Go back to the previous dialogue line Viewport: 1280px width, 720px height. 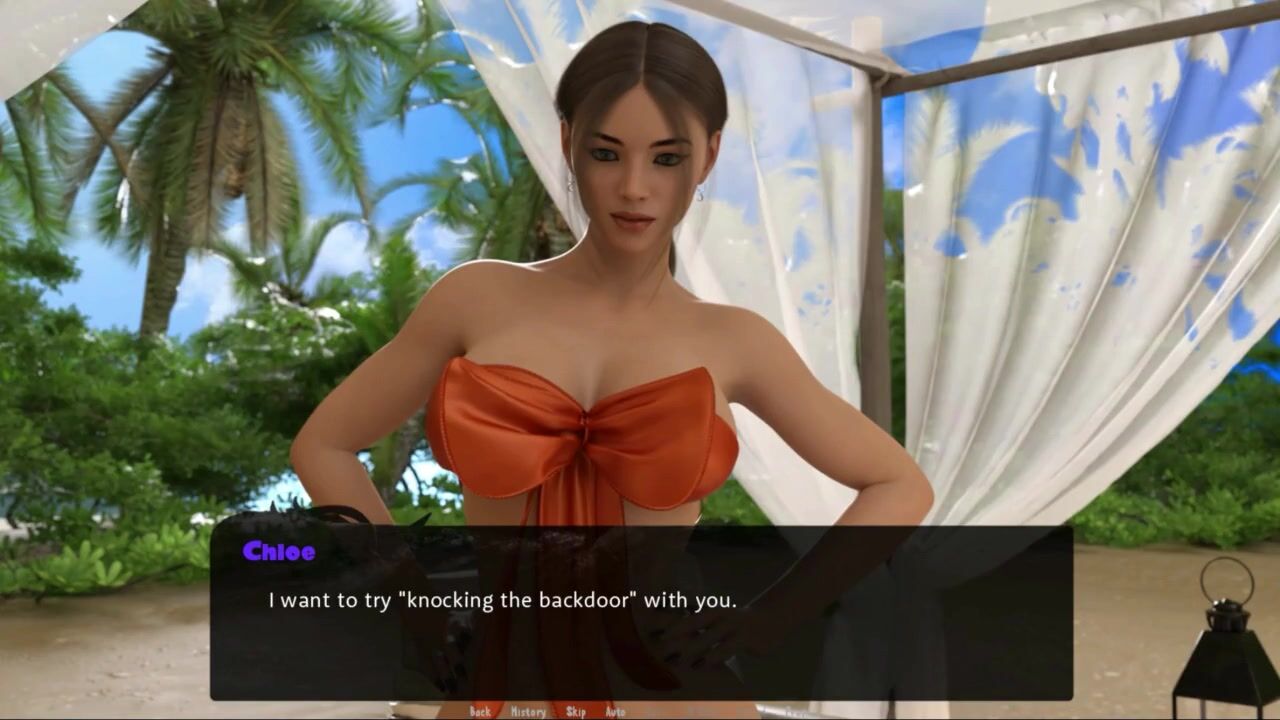480,712
